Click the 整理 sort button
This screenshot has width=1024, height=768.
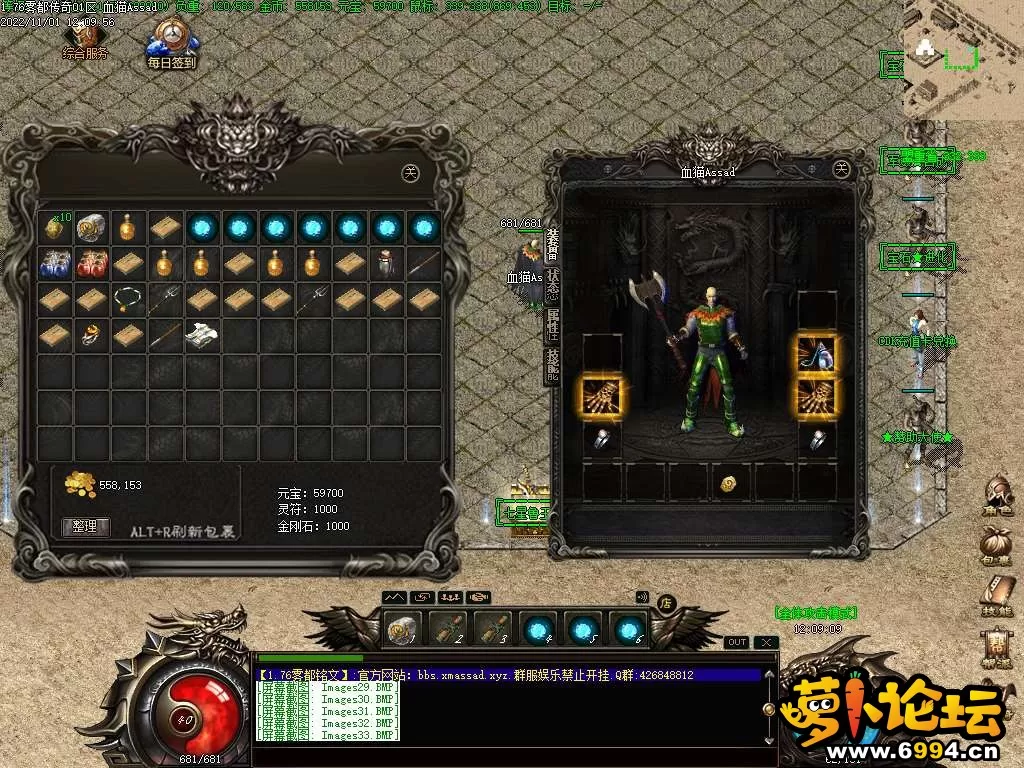tap(86, 526)
